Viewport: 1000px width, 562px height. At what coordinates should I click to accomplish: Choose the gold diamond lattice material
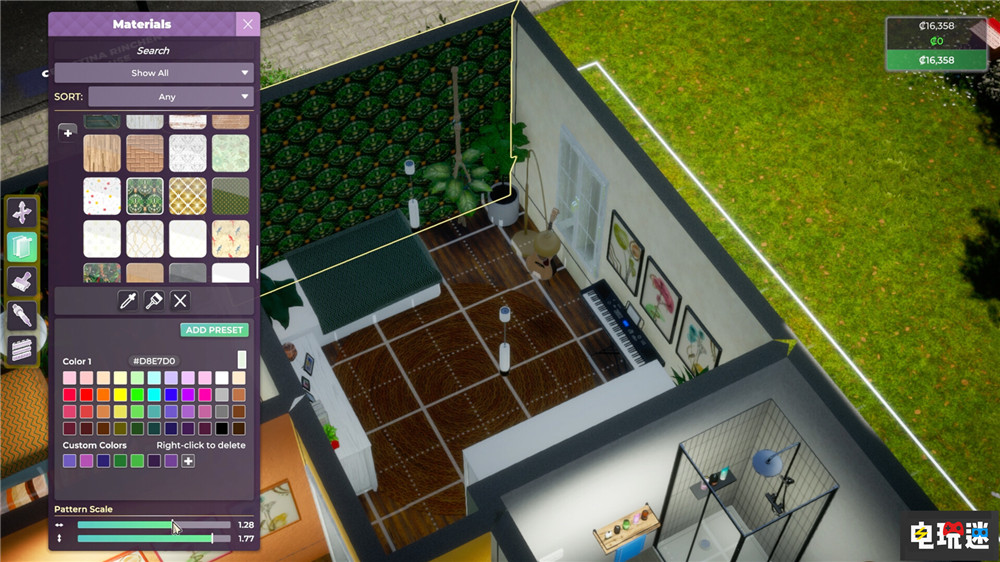click(x=188, y=196)
